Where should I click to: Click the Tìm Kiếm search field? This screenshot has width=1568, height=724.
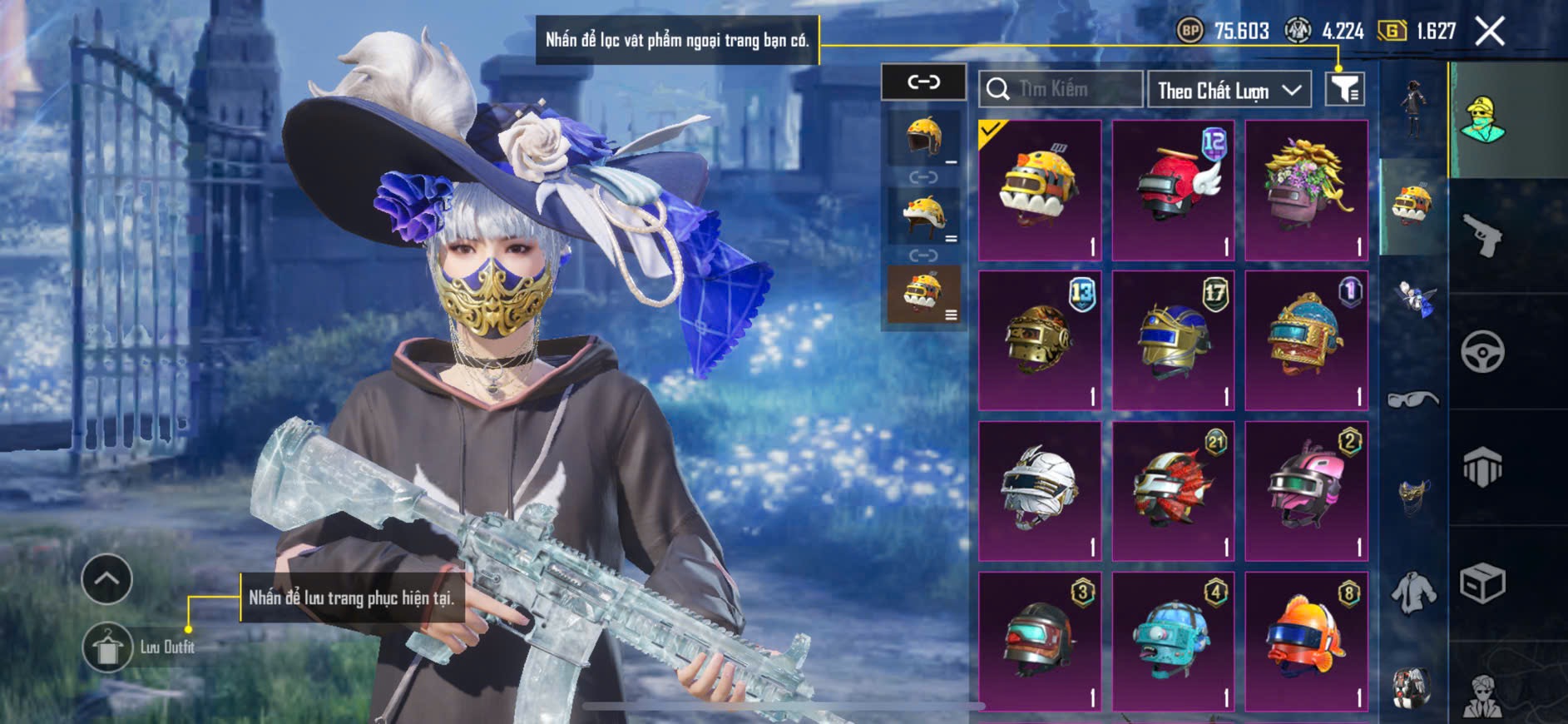click(1061, 89)
